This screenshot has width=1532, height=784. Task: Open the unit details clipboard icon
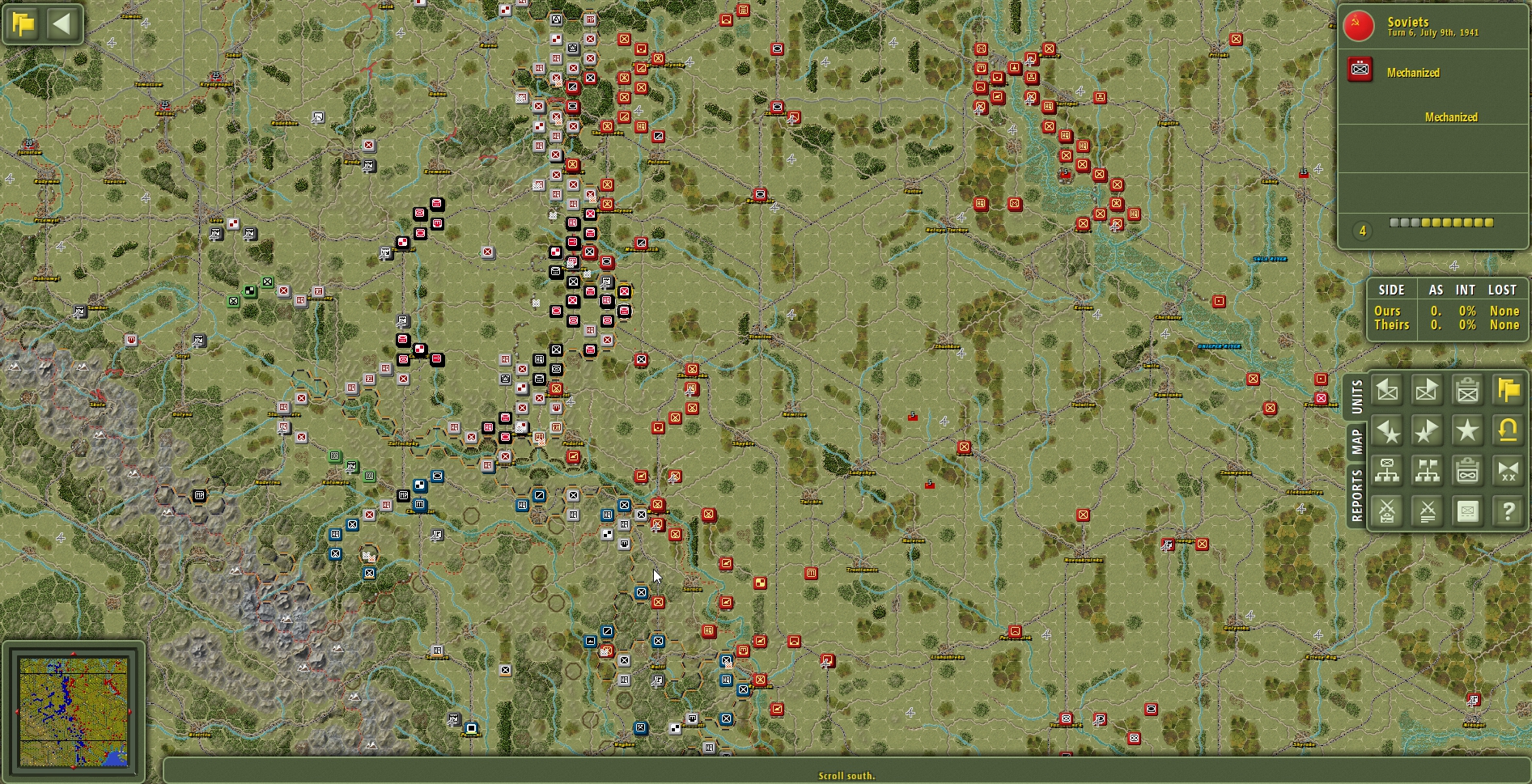coord(1466,391)
